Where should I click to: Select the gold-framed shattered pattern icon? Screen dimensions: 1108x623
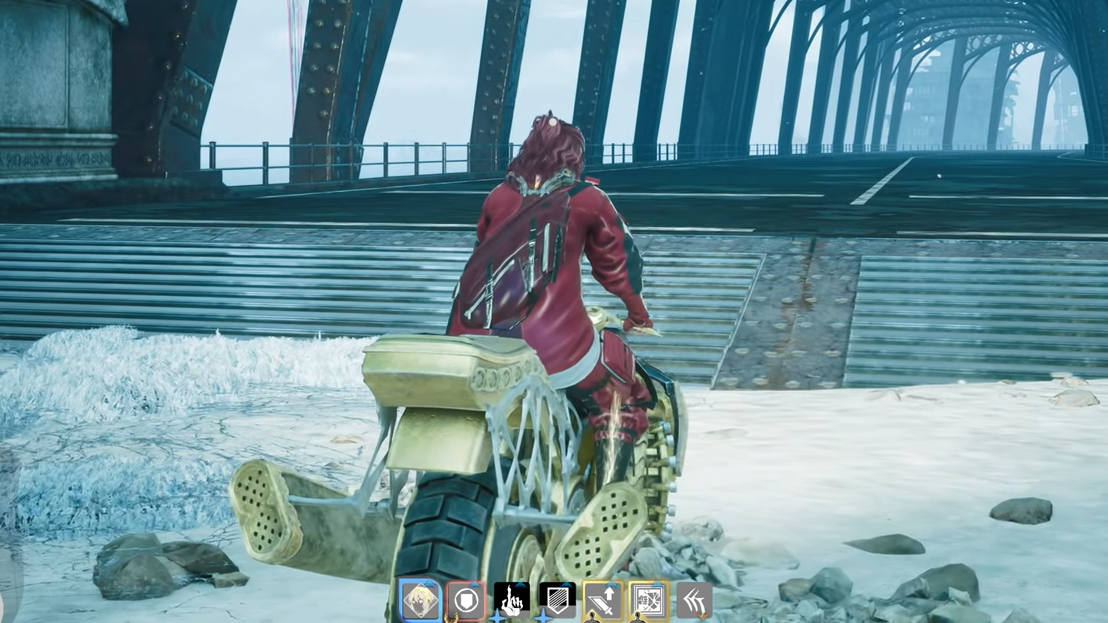tap(648, 601)
